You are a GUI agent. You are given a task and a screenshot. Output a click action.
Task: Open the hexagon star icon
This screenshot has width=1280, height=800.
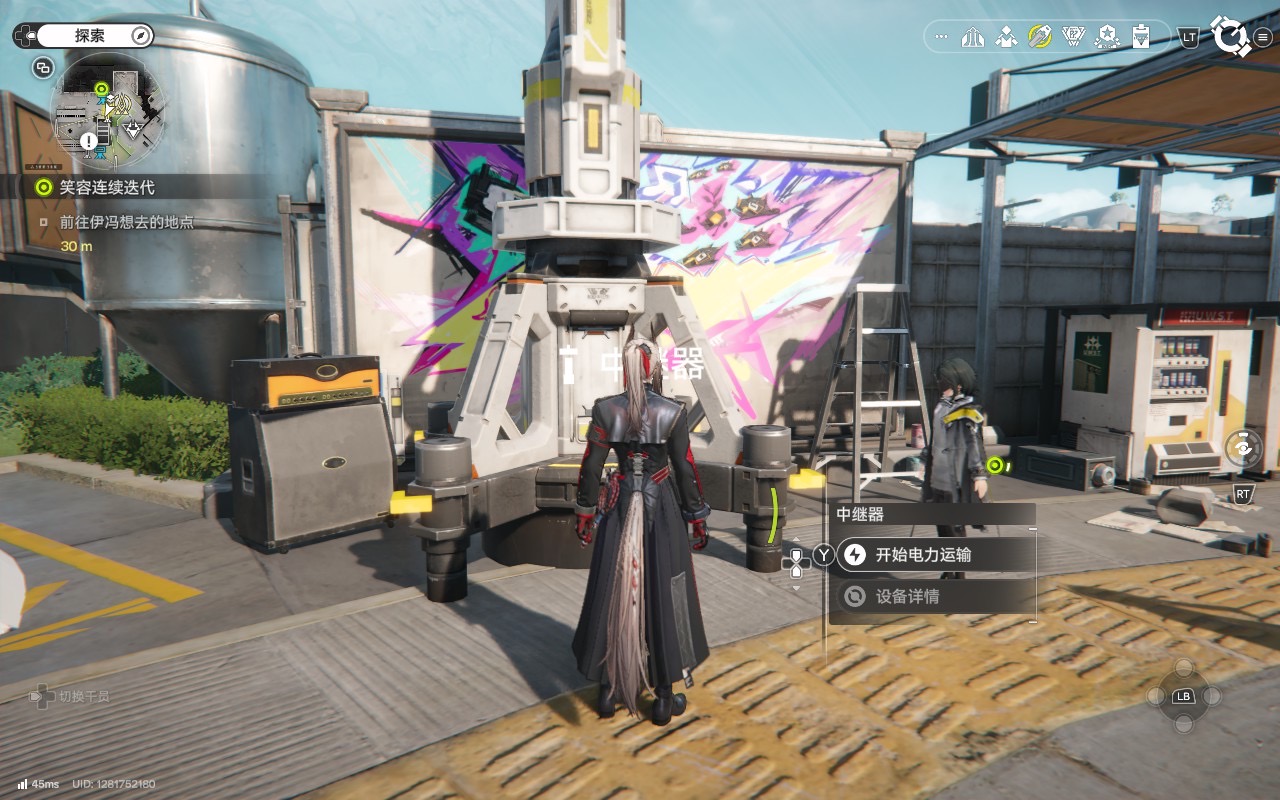tap(1107, 37)
